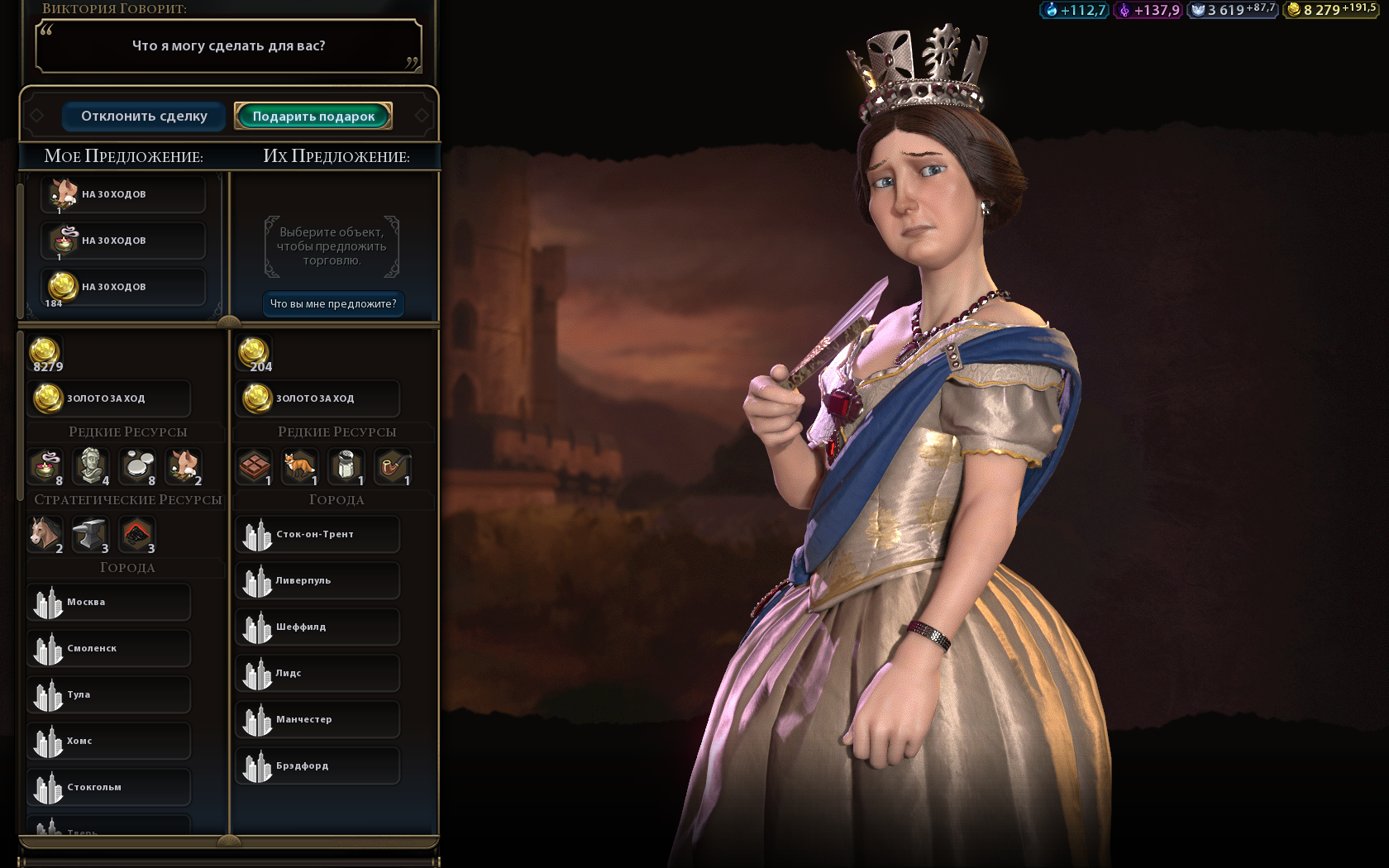The image size is (1389, 868).
Task: Offer my horses strategic resource
Action: pos(45,534)
